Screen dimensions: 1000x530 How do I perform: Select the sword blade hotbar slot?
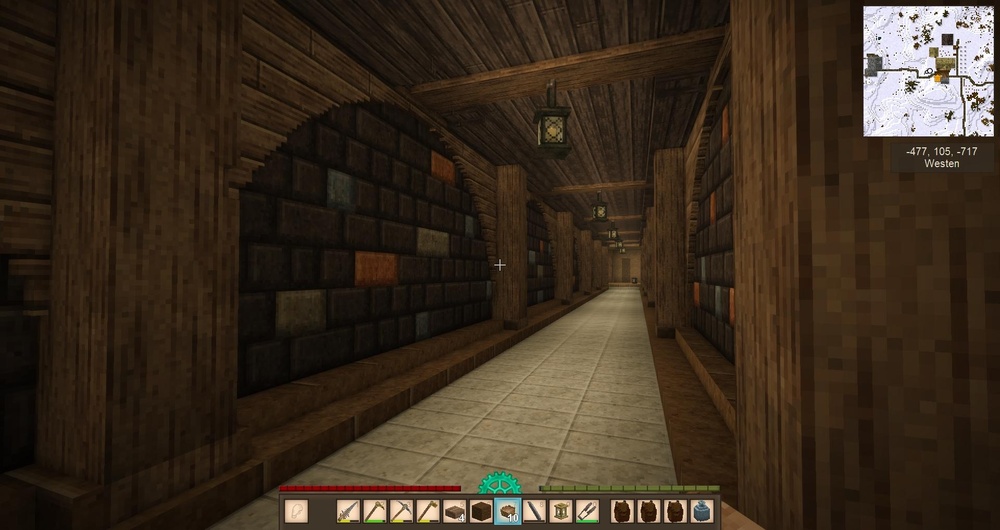[348, 511]
